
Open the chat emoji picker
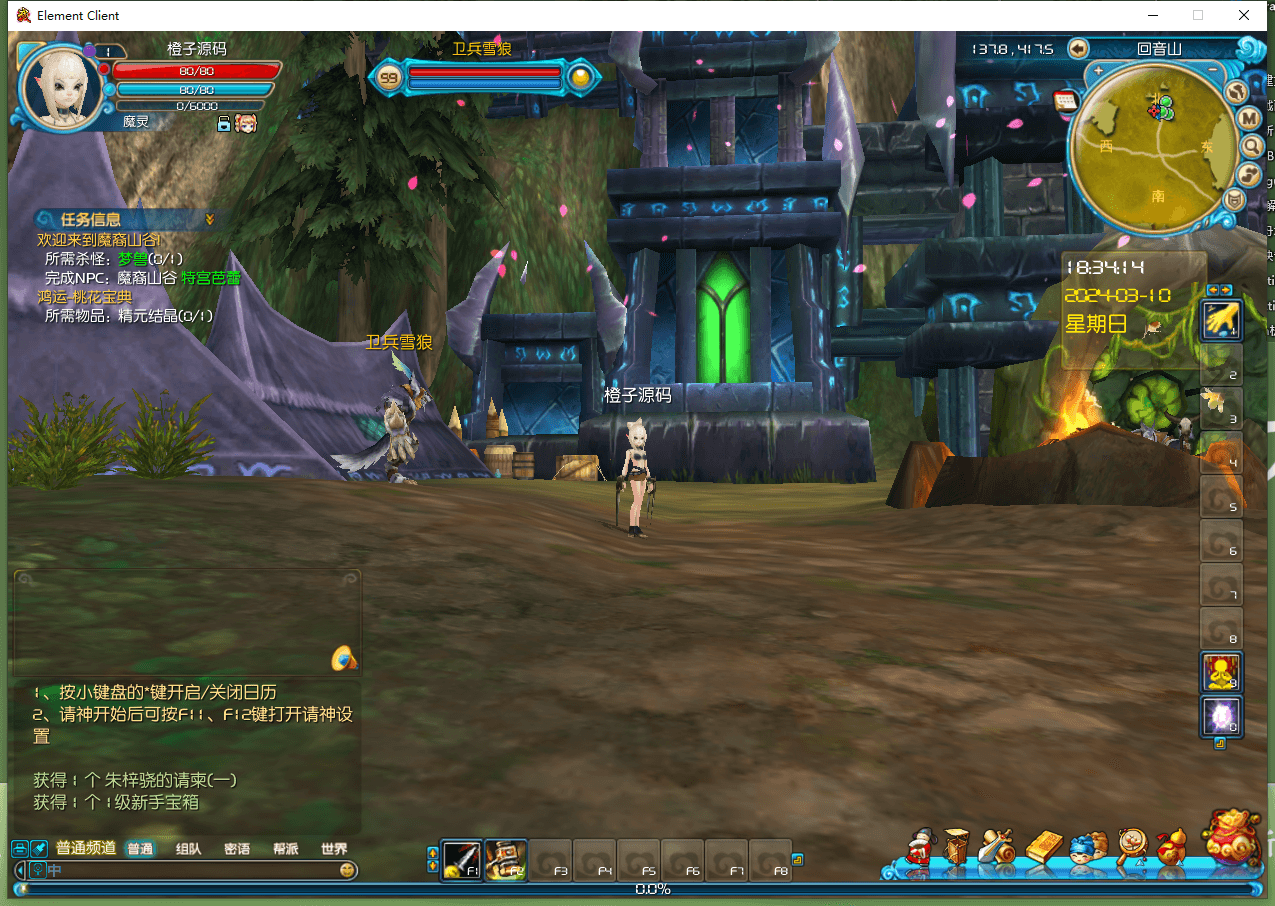coord(347,870)
